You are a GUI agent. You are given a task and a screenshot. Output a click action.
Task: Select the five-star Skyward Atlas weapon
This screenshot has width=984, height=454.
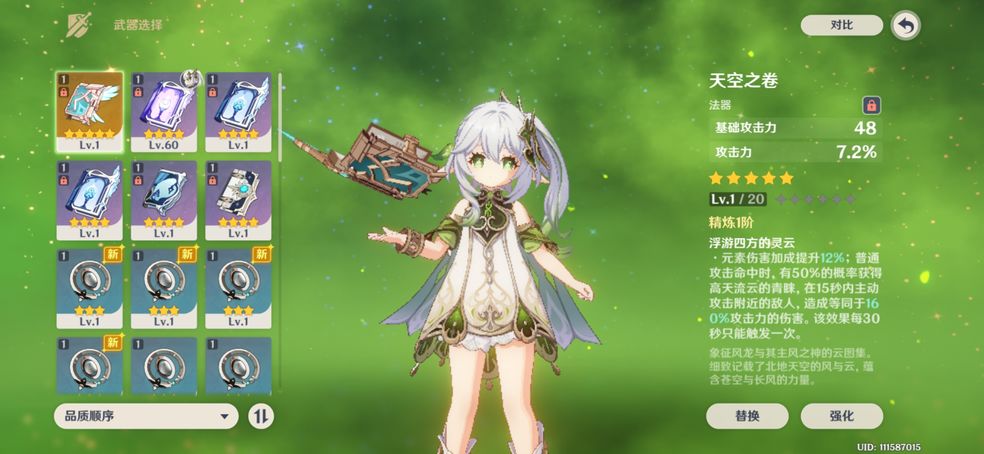(88, 110)
